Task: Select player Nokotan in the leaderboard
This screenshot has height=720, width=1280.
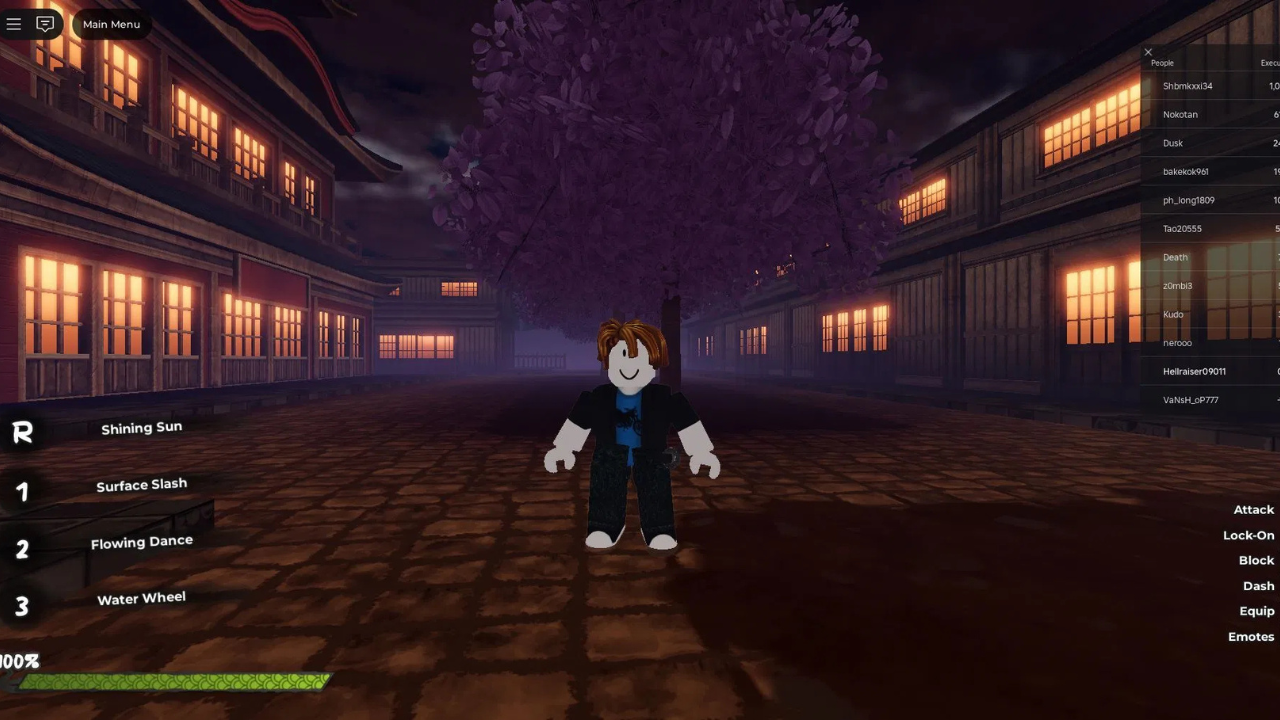Action: pyautogui.click(x=1180, y=115)
